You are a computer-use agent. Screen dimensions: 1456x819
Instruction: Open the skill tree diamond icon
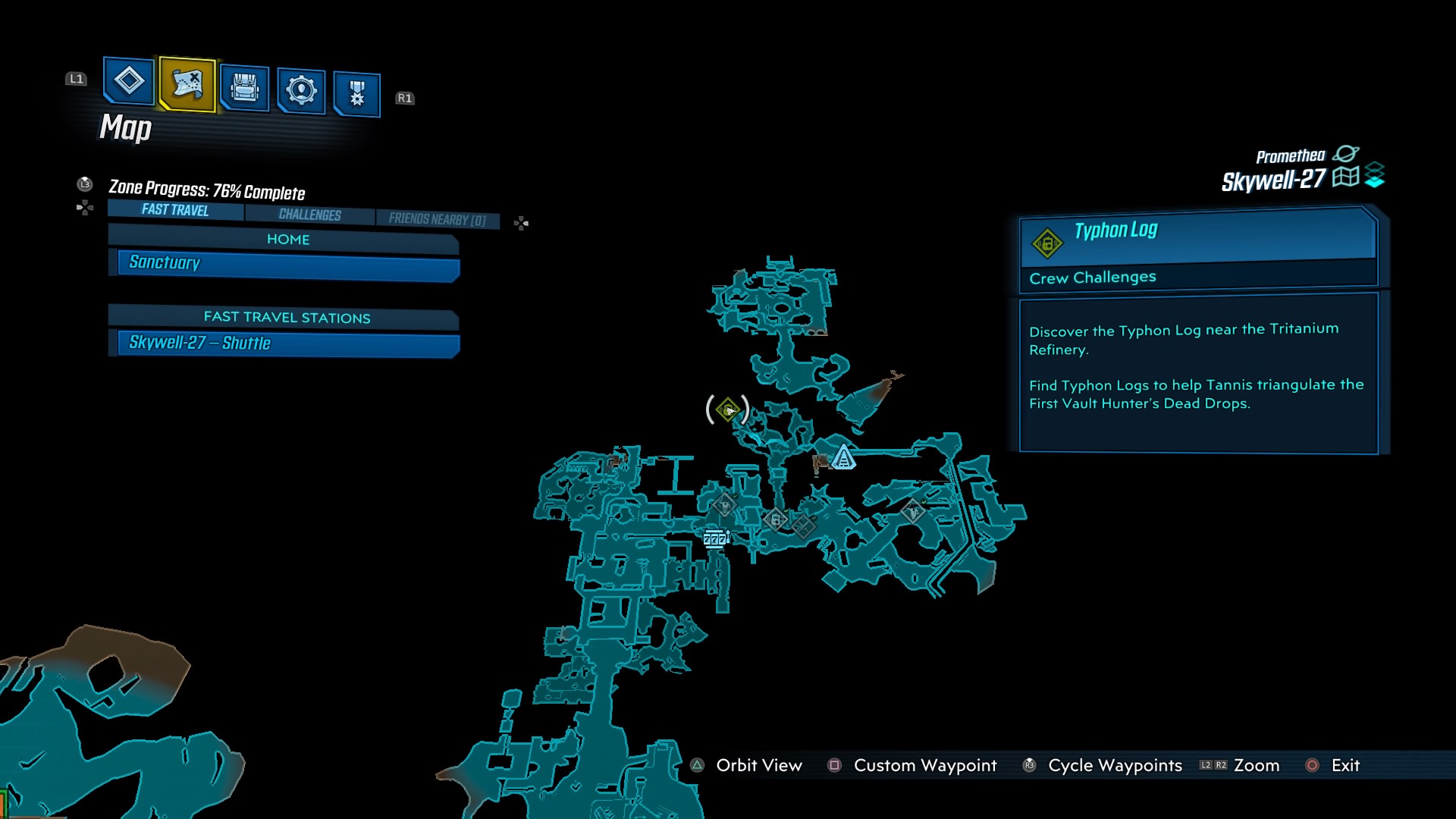tap(127, 86)
